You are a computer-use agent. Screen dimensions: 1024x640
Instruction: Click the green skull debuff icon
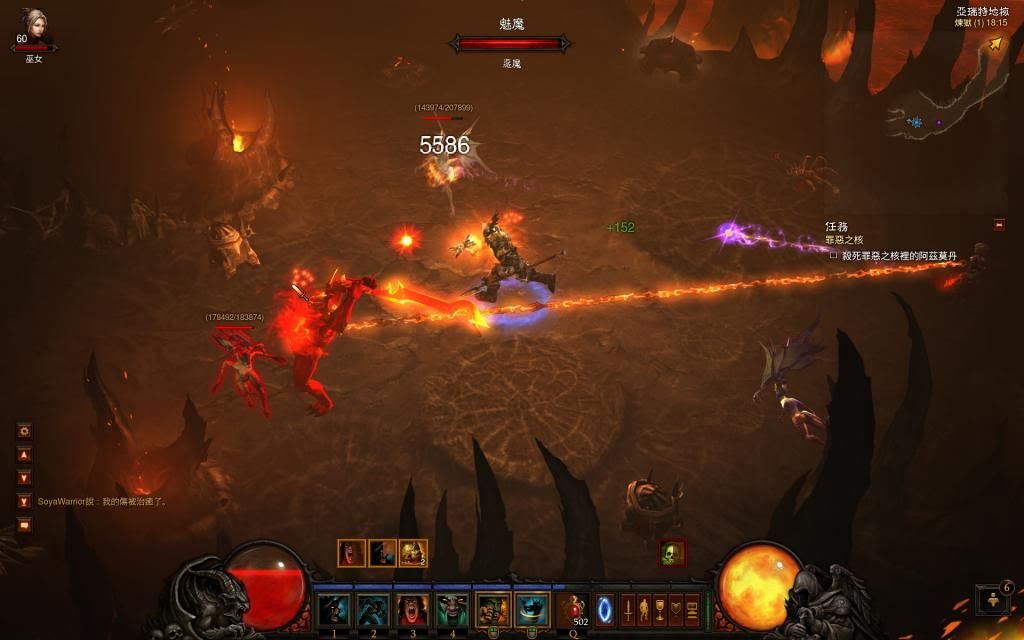click(673, 552)
